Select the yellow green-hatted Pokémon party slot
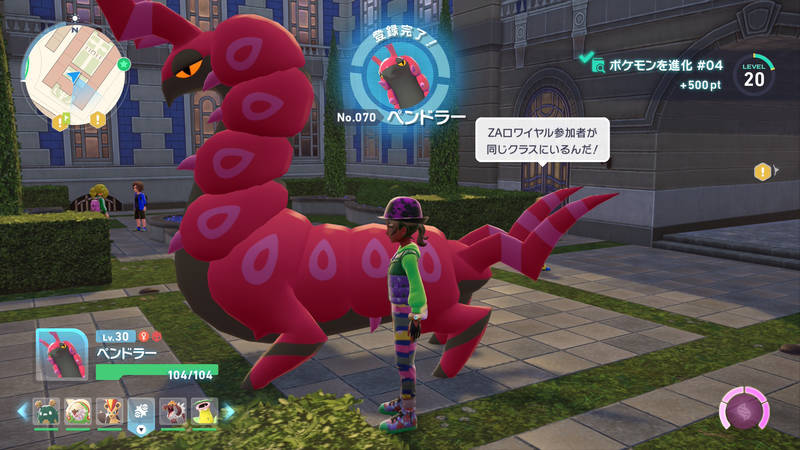Image resolution: width=800 pixels, height=450 pixels. (x=203, y=410)
